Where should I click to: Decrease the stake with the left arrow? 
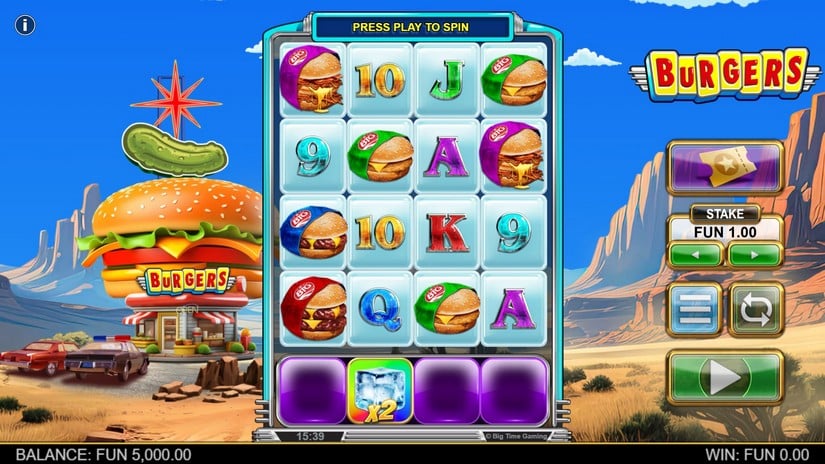[695, 254]
